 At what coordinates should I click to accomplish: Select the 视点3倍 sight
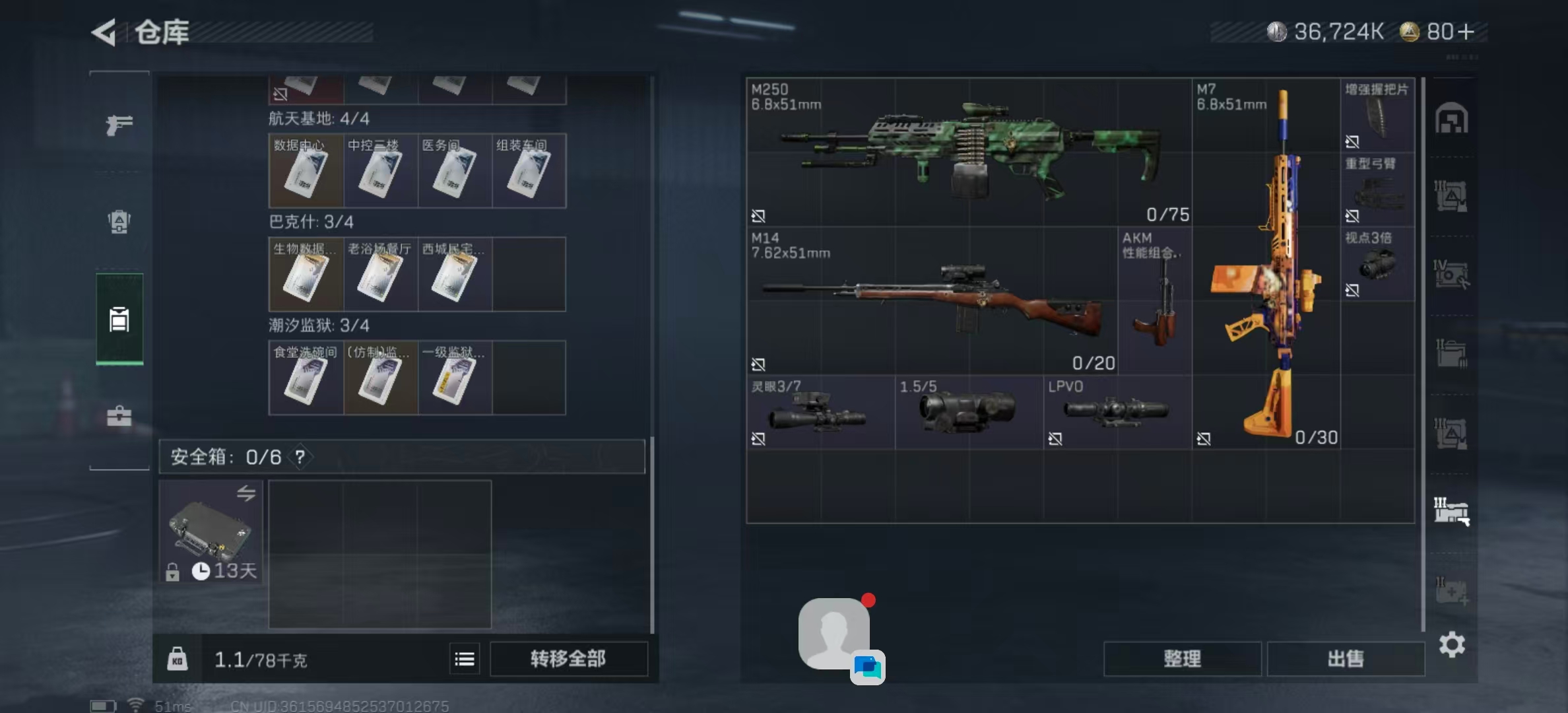pos(1377,264)
